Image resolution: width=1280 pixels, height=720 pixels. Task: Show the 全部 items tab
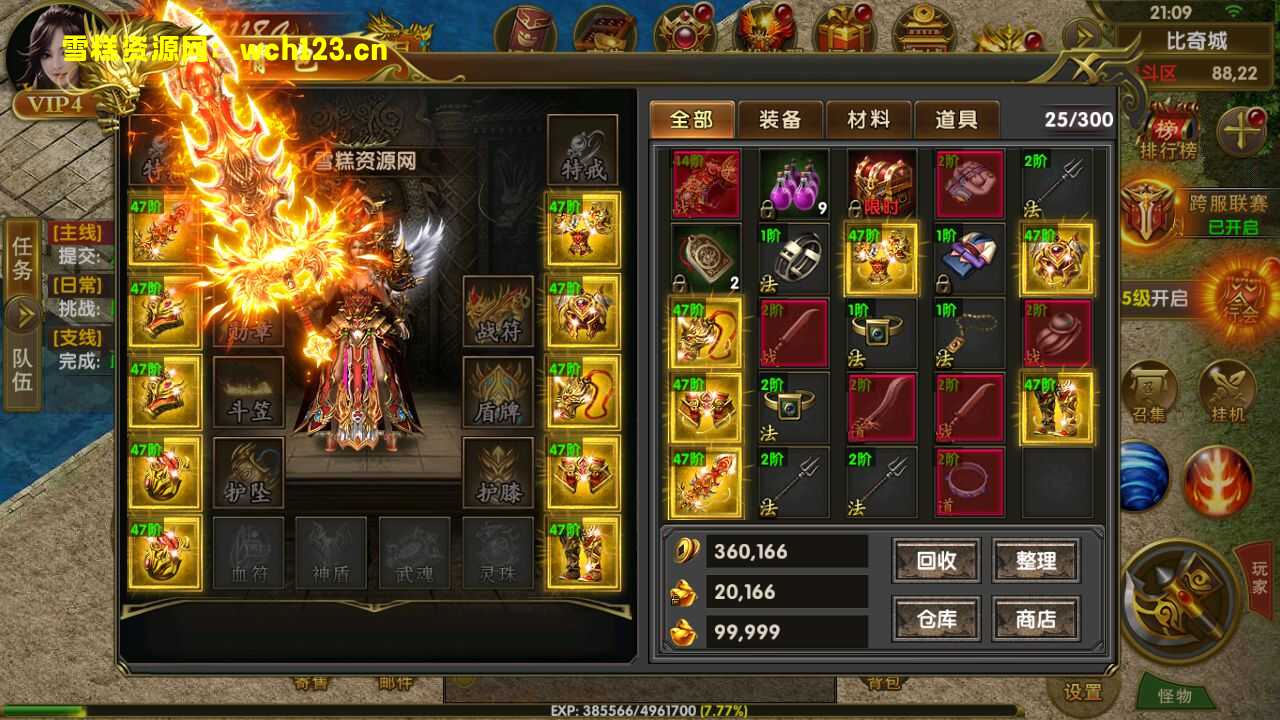pyautogui.click(x=692, y=120)
